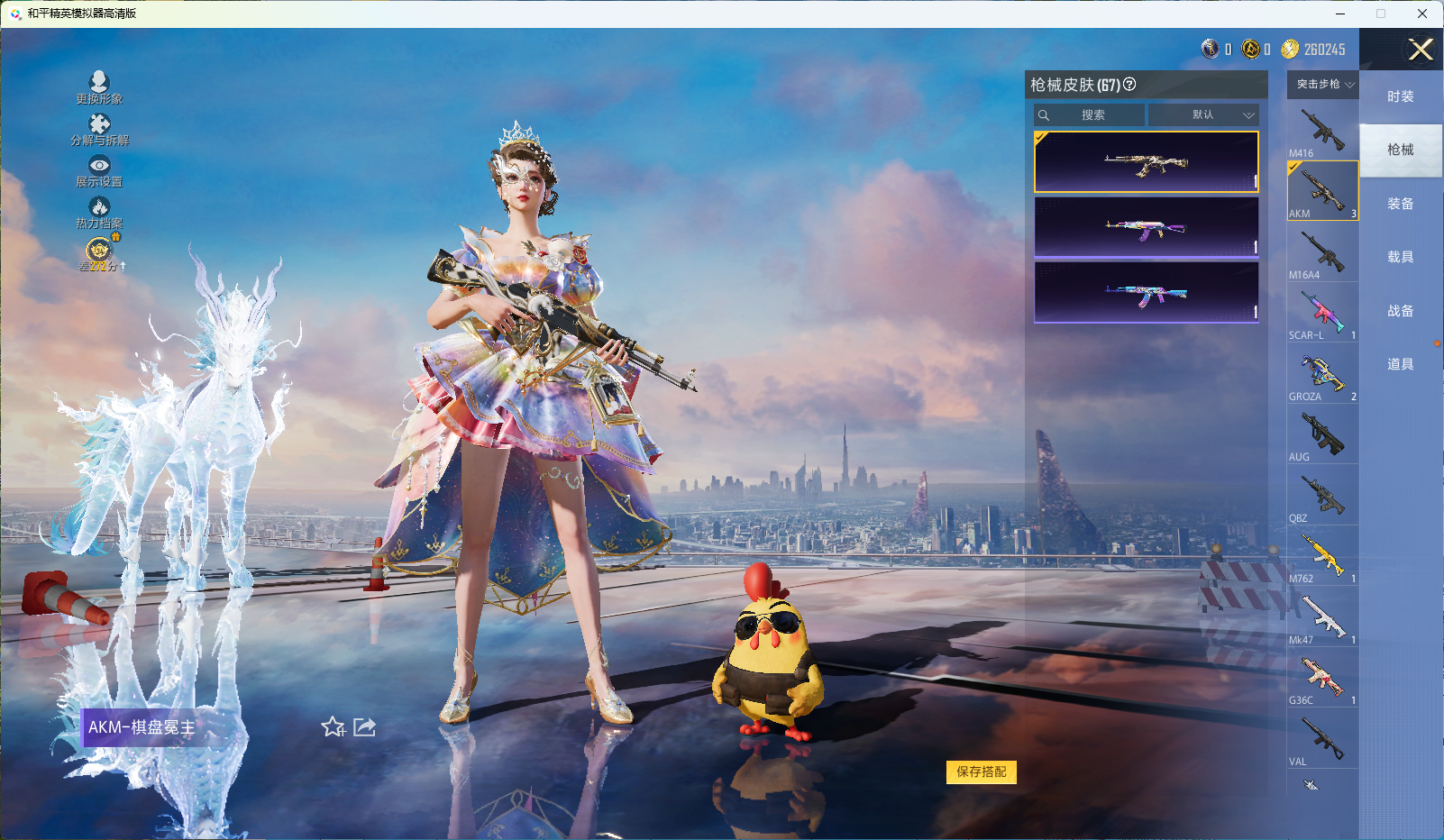This screenshot has width=1444, height=840.
Task: Switch to the 战备 tab
Action: pos(1400,311)
